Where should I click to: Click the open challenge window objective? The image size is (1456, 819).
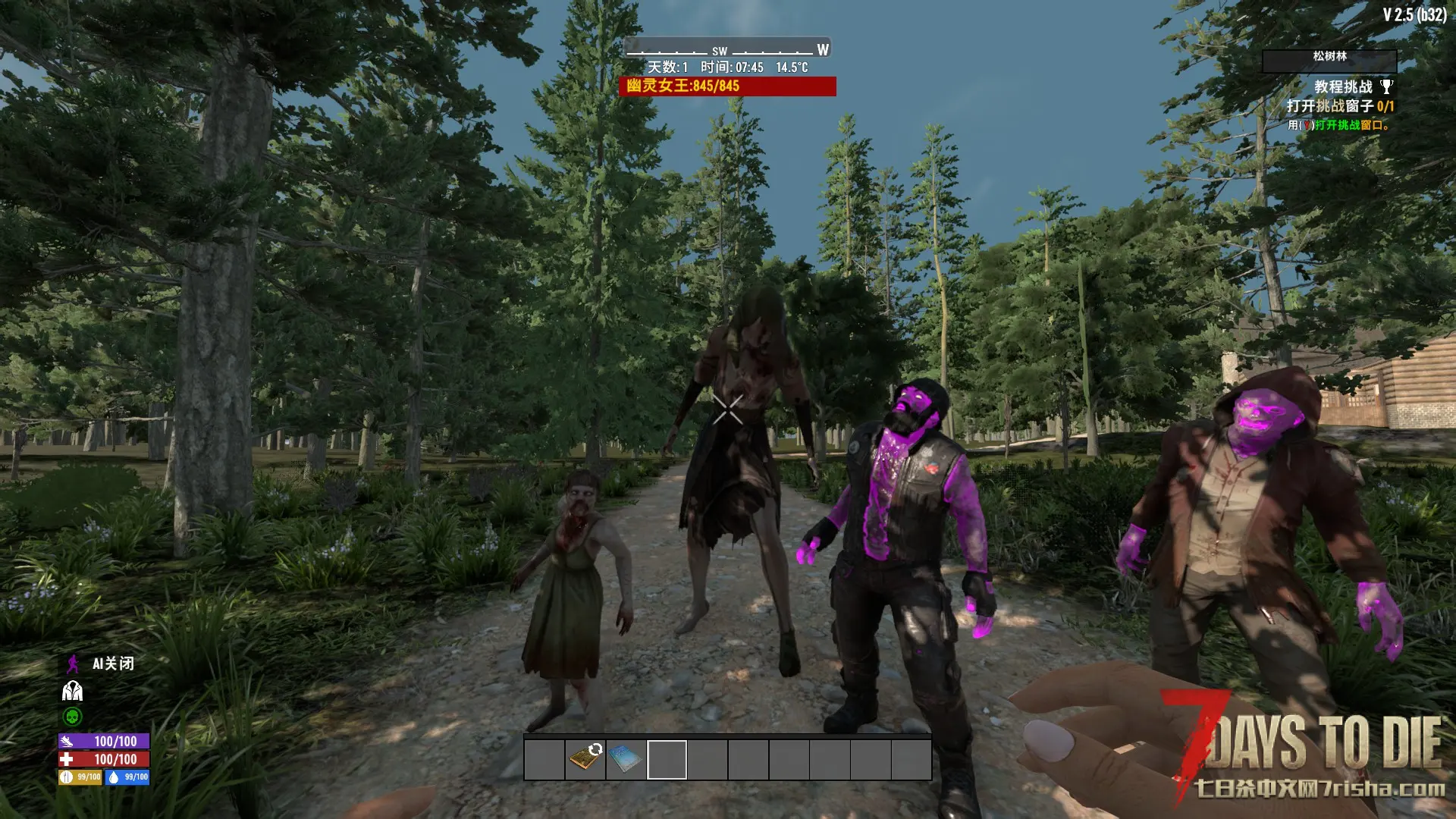tap(1340, 106)
